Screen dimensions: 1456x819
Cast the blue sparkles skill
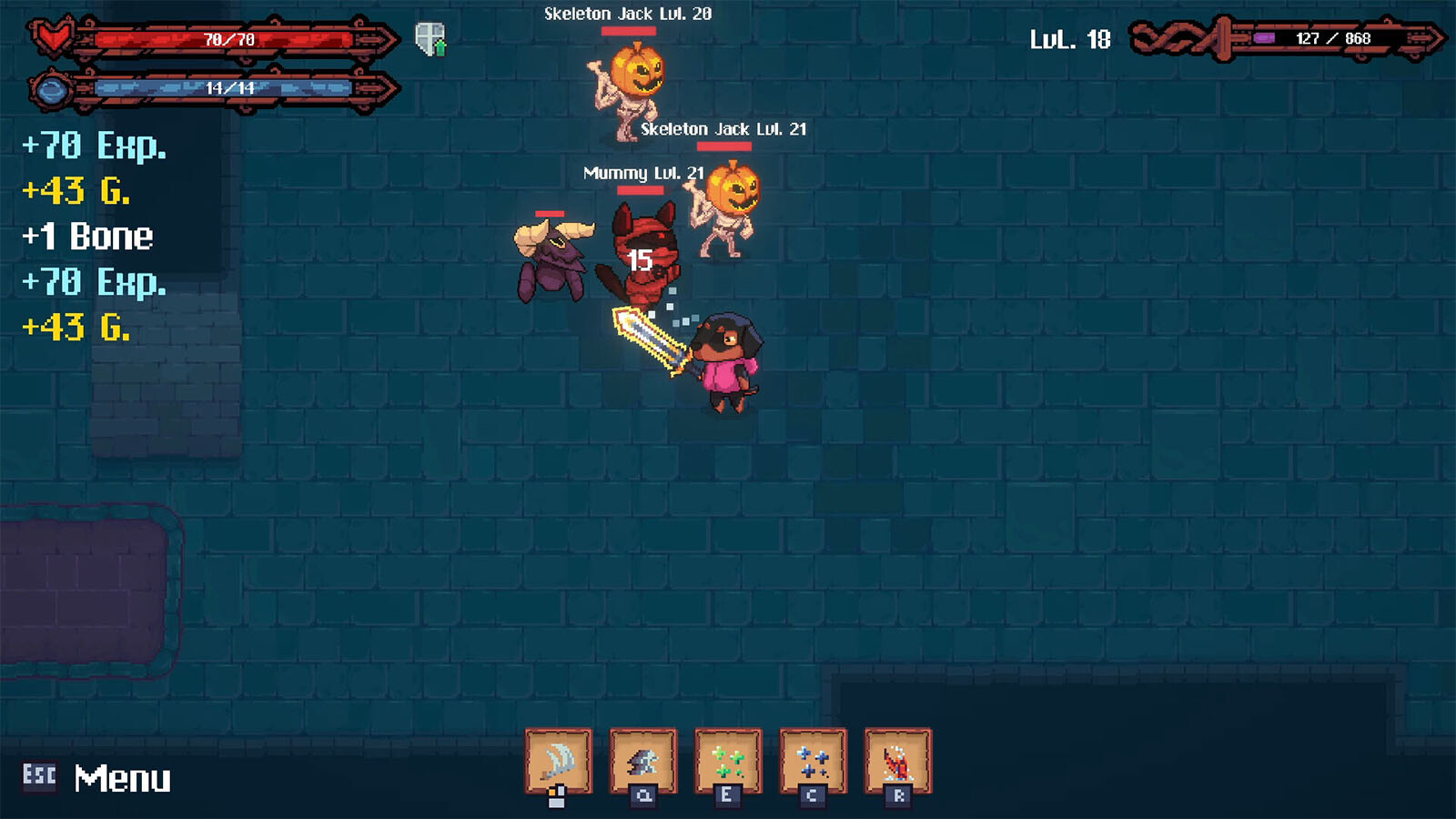click(x=813, y=761)
